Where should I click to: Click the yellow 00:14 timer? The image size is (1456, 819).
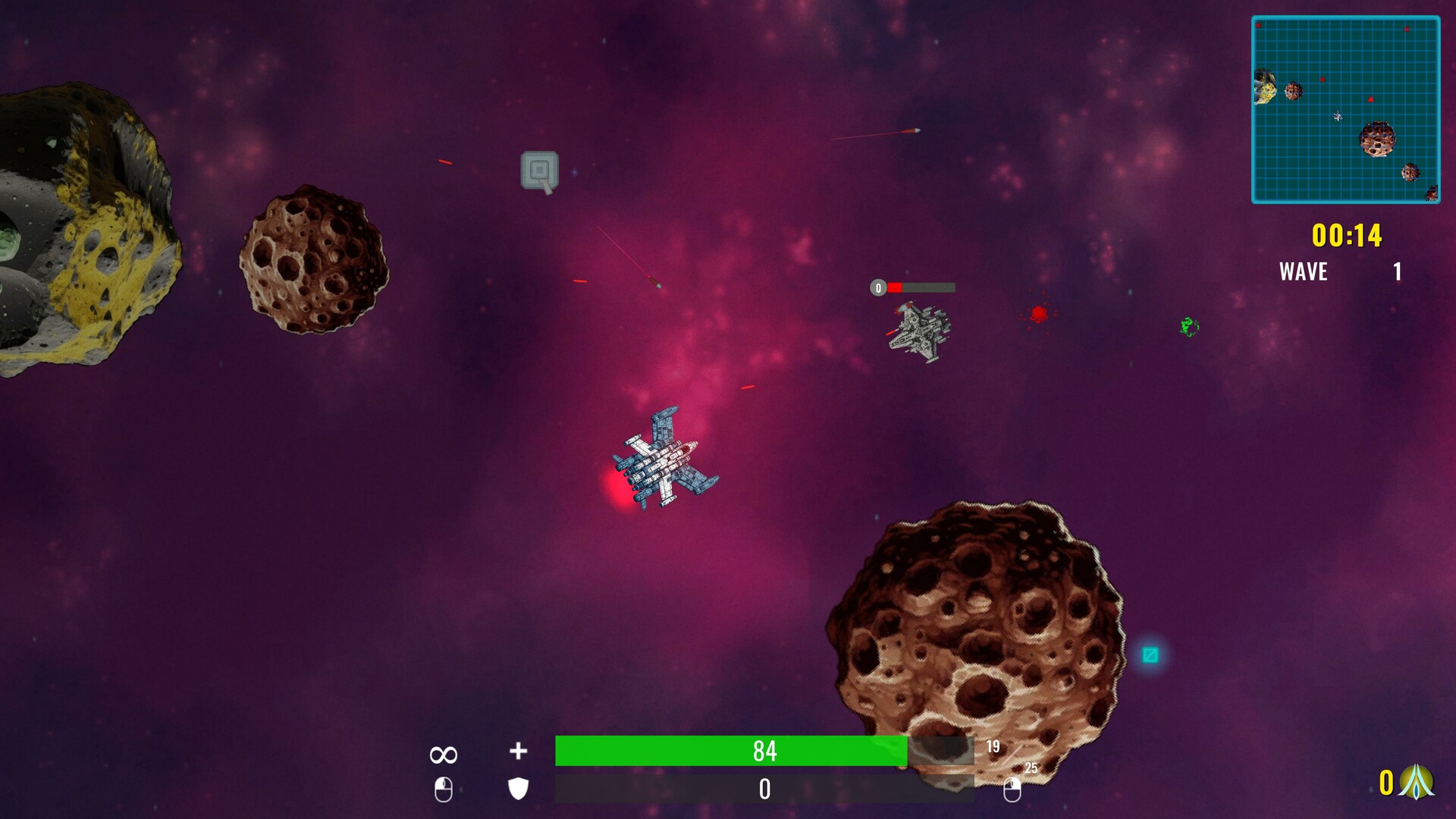pos(1347,235)
